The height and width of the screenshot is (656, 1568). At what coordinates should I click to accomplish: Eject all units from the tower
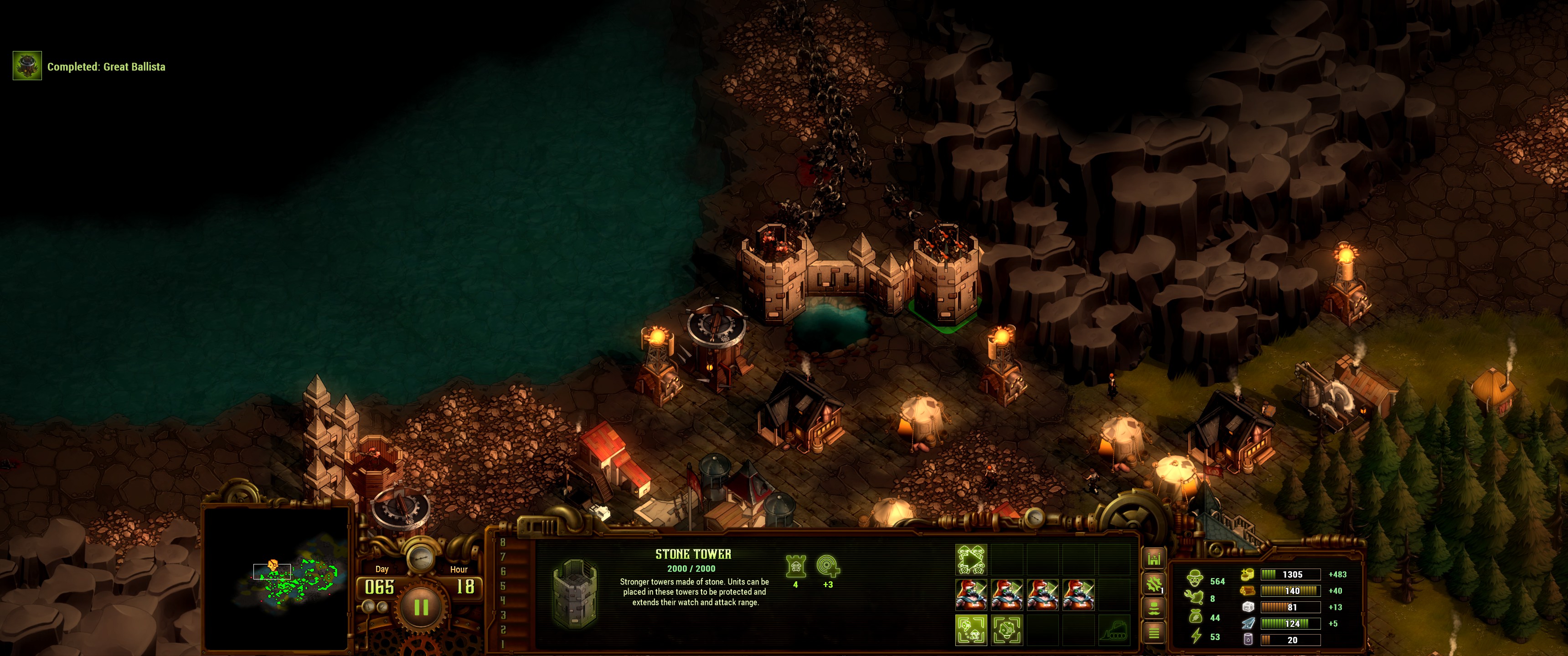coord(971,560)
